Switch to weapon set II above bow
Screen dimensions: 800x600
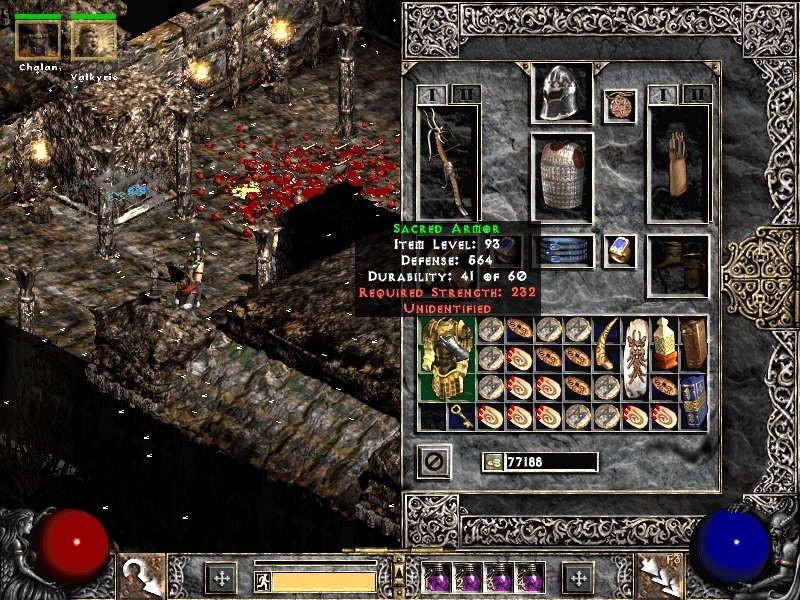[x=464, y=94]
